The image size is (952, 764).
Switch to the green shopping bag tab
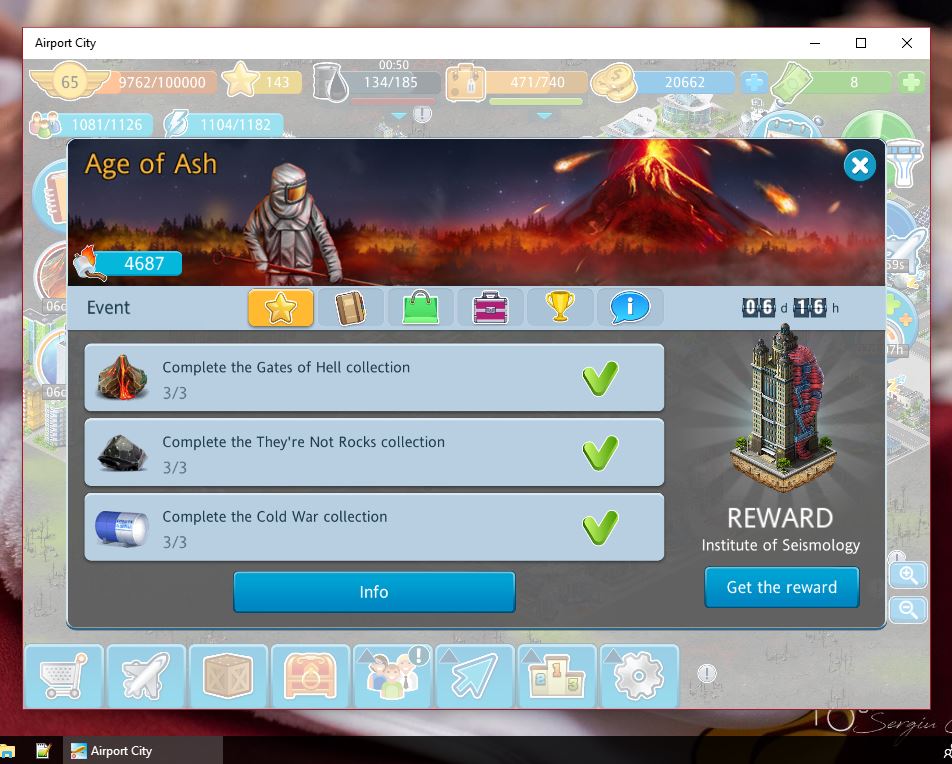pyautogui.click(x=420, y=308)
